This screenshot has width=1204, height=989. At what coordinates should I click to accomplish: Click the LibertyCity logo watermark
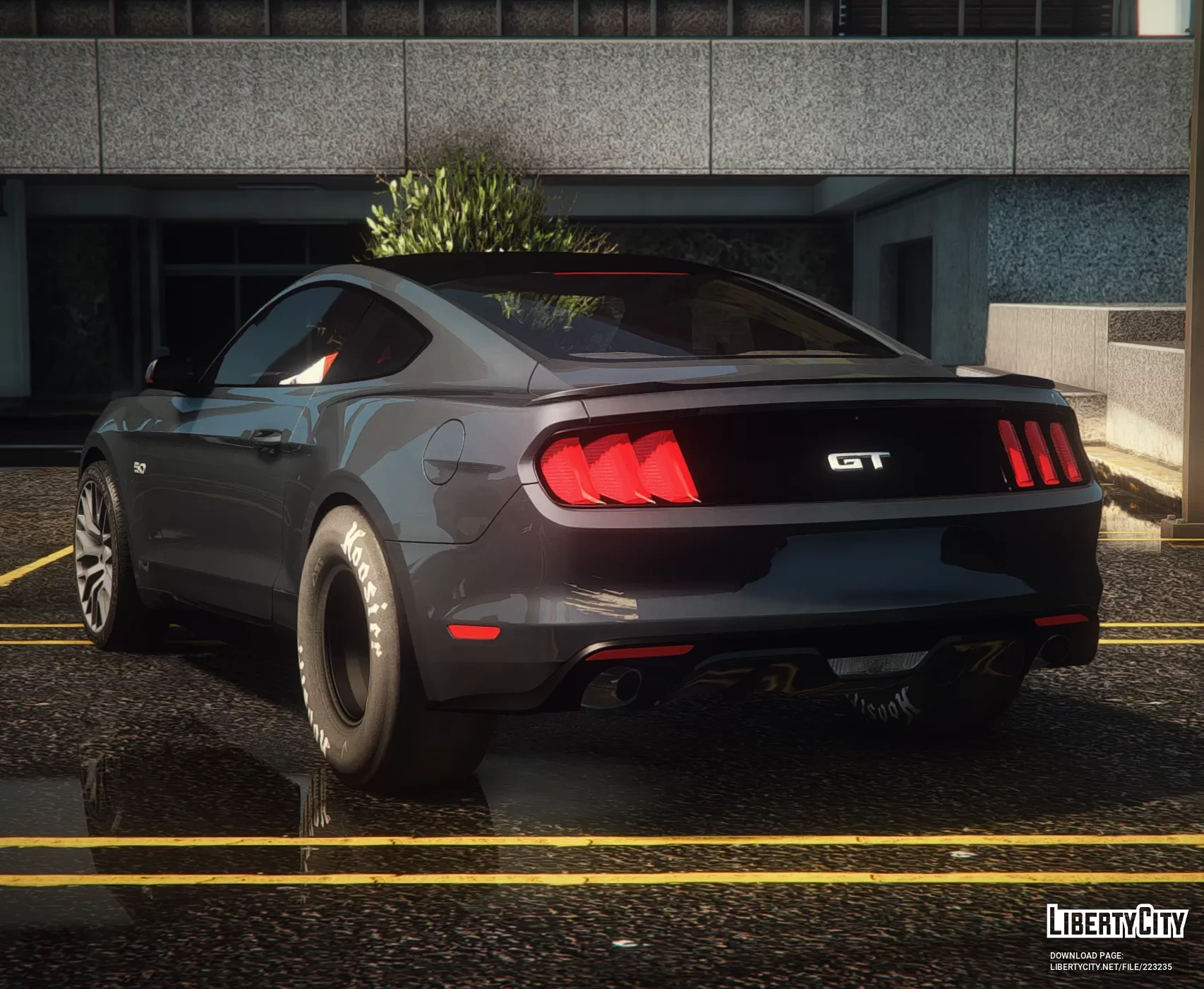pyautogui.click(x=1116, y=921)
